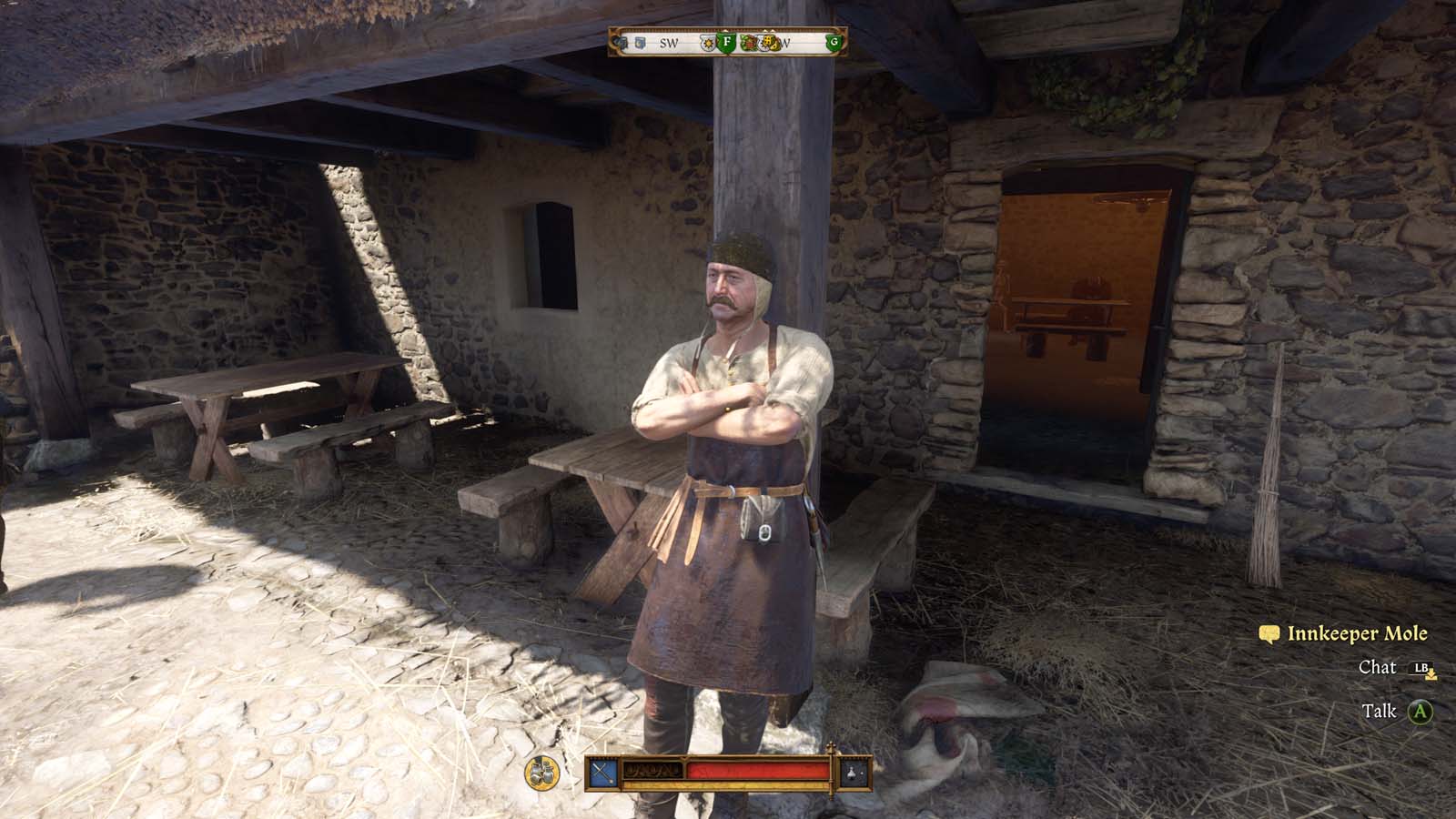The image size is (1456, 819).
Task: Select the W direction label on the compass
Action: 784,42
